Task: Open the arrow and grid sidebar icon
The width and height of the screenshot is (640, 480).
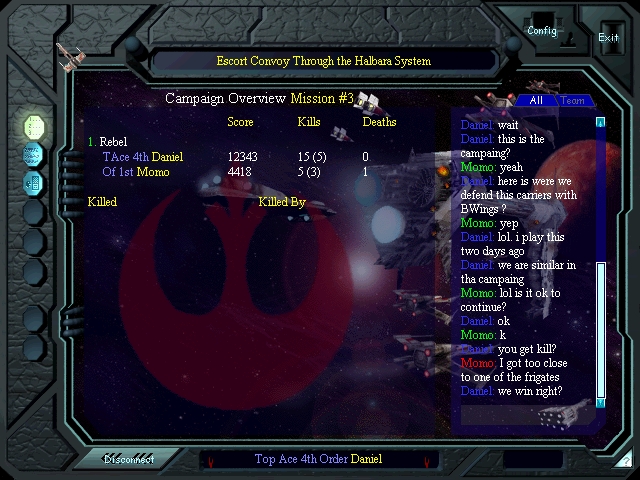Action: click(x=34, y=183)
